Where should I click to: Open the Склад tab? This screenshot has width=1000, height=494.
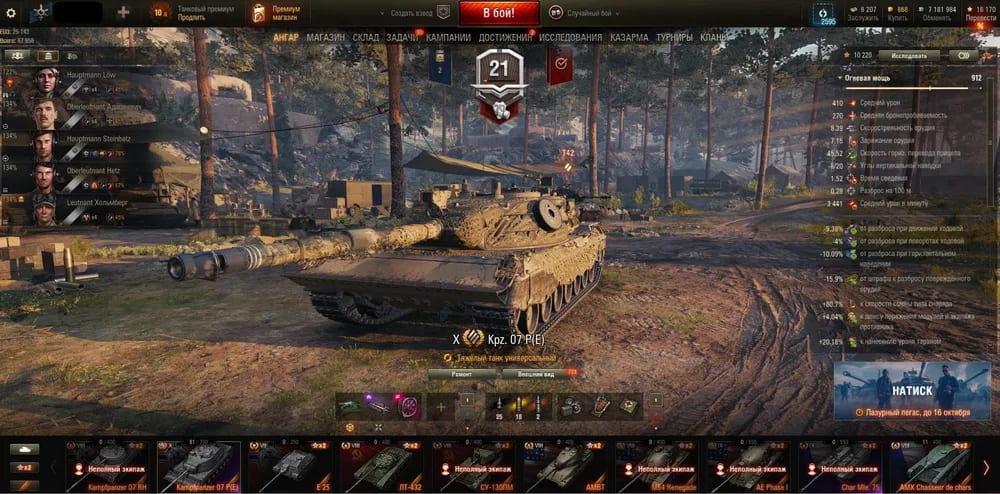[366, 38]
